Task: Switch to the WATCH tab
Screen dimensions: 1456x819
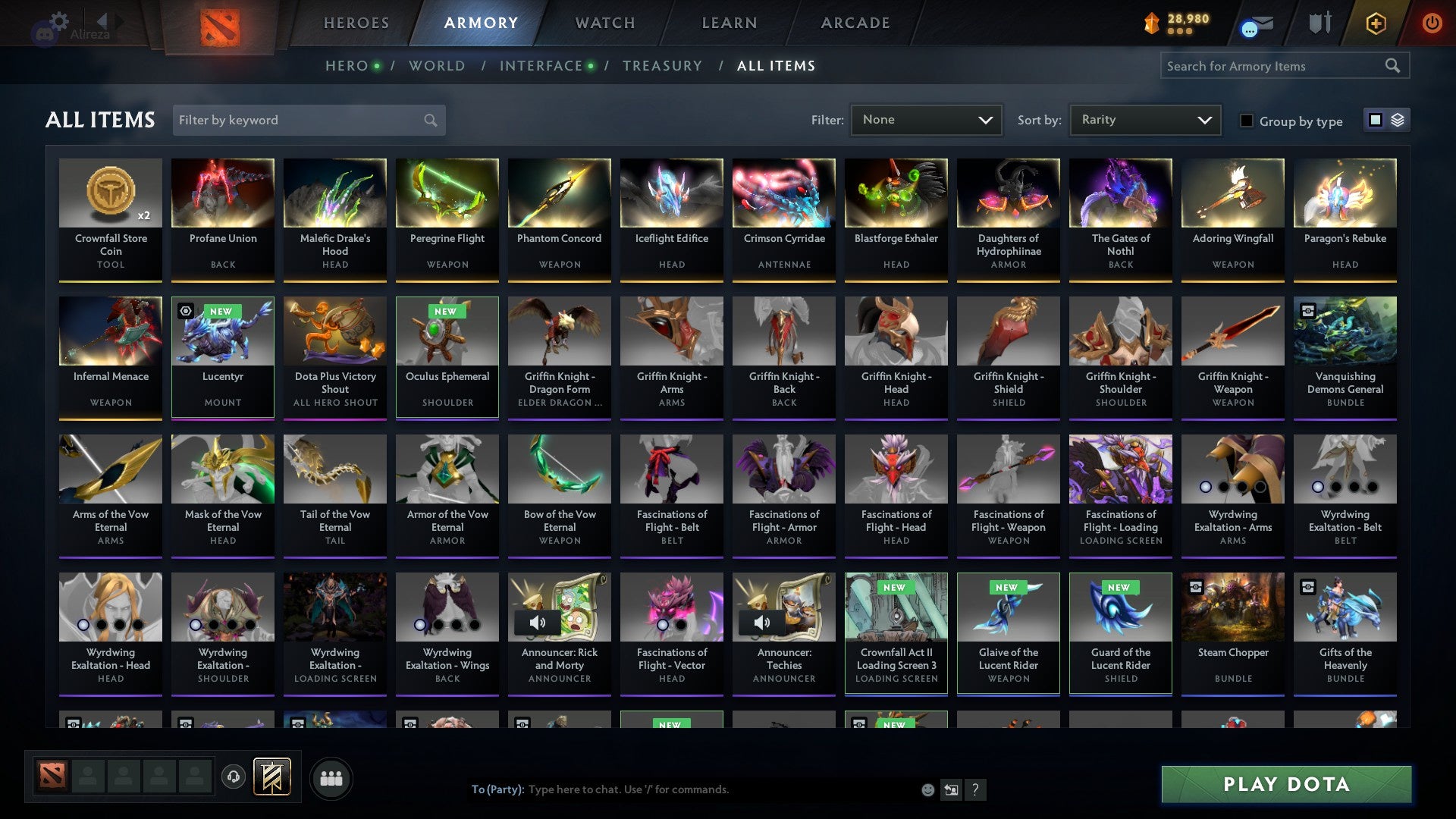Action: point(604,23)
